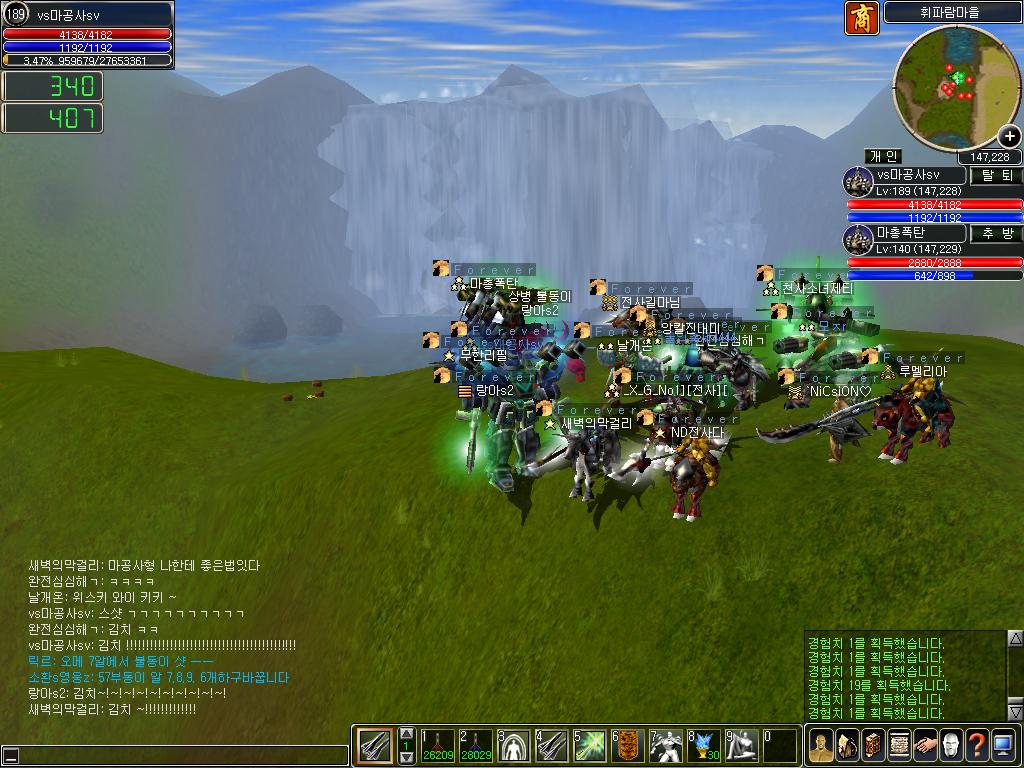Select the 개인 party mode label
The image size is (1024, 768).
coord(883,157)
